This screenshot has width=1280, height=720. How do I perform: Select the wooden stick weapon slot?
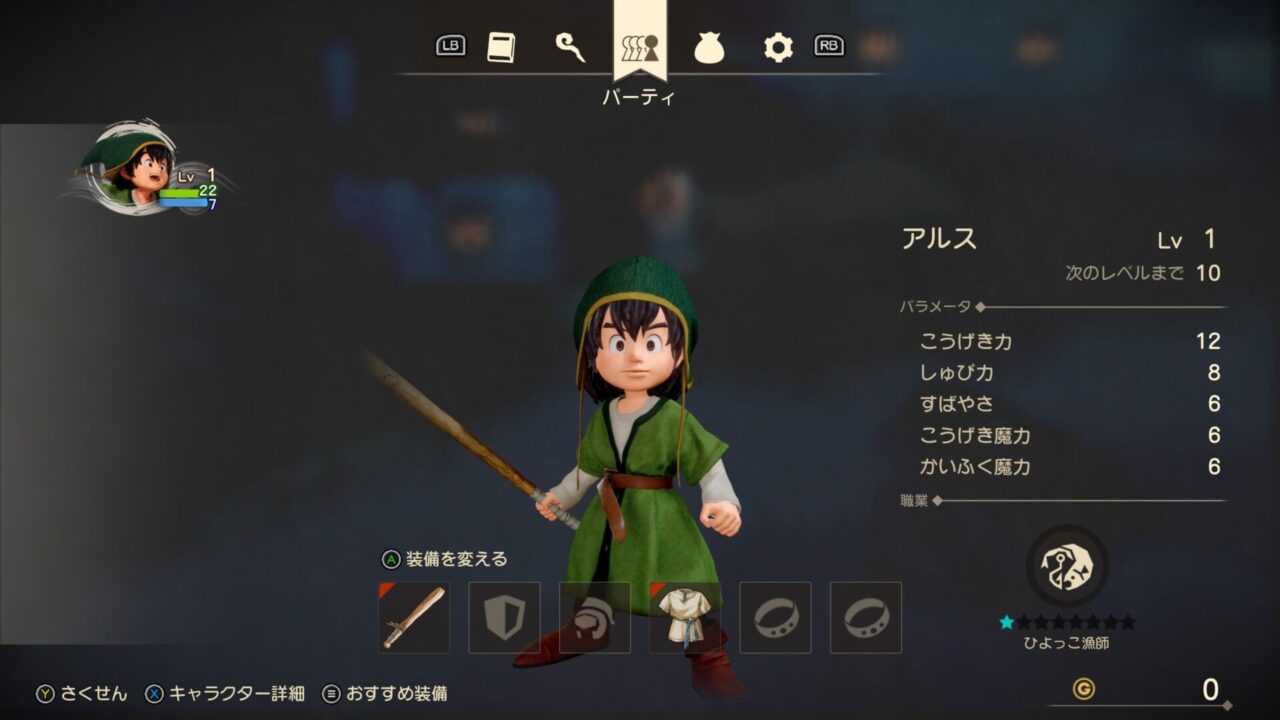pos(414,618)
